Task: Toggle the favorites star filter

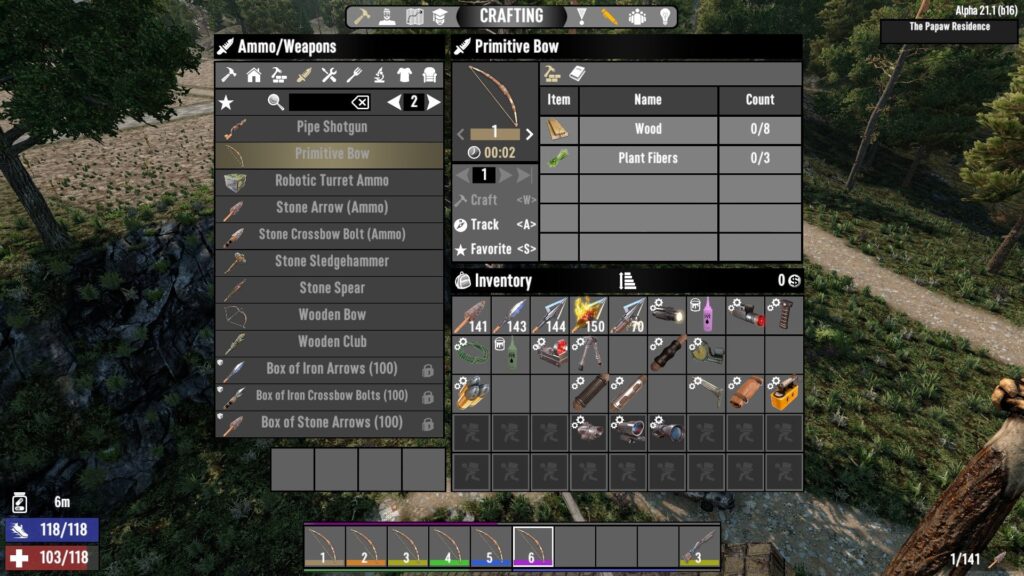Action: (226, 102)
